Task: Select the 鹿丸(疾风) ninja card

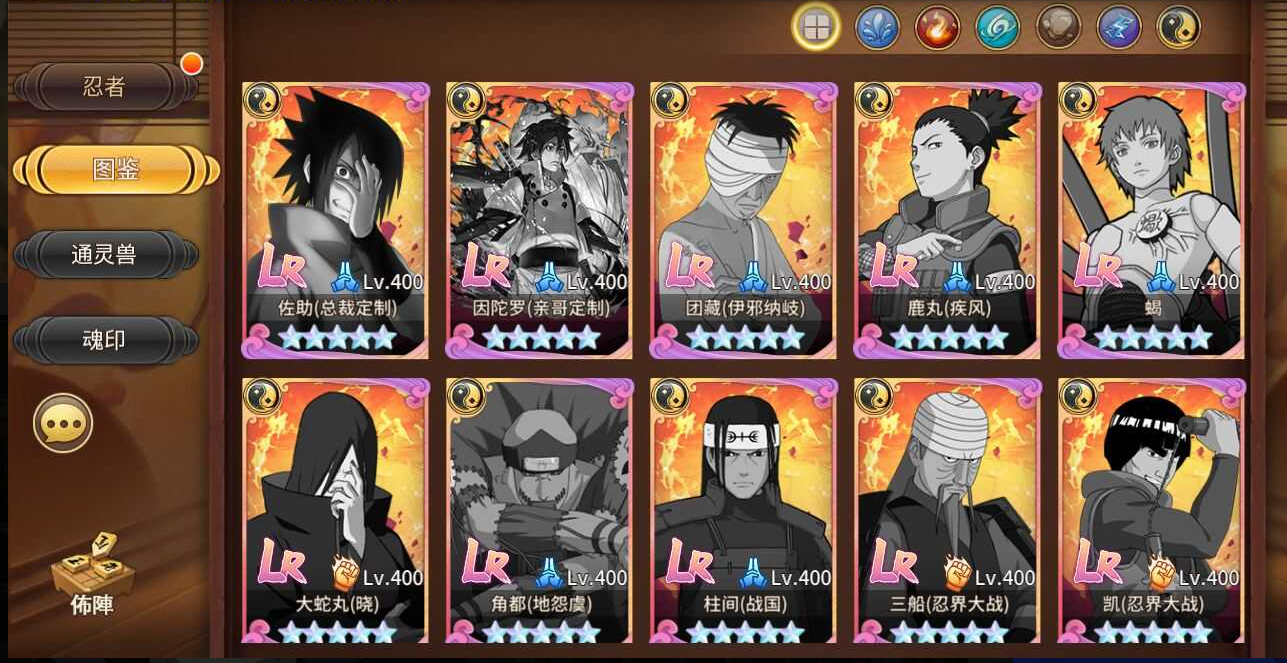Action: [948, 220]
